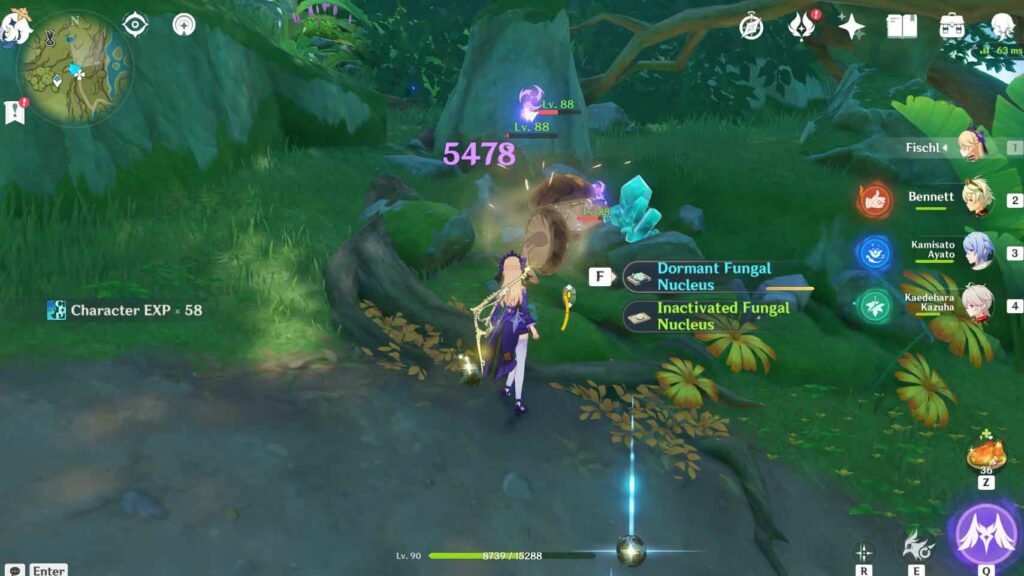Viewport: 1024px width, 576px height.
Task: Open the open-book handbook icon
Action: (901, 27)
